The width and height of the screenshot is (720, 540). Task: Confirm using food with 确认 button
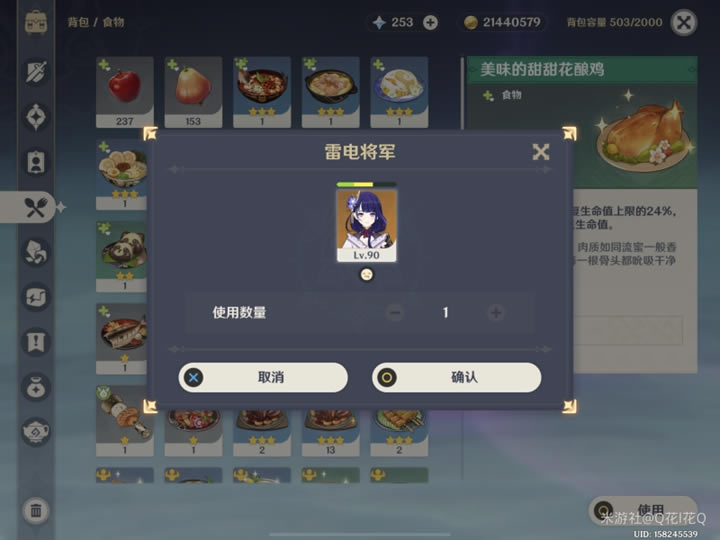[x=457, y=377]
